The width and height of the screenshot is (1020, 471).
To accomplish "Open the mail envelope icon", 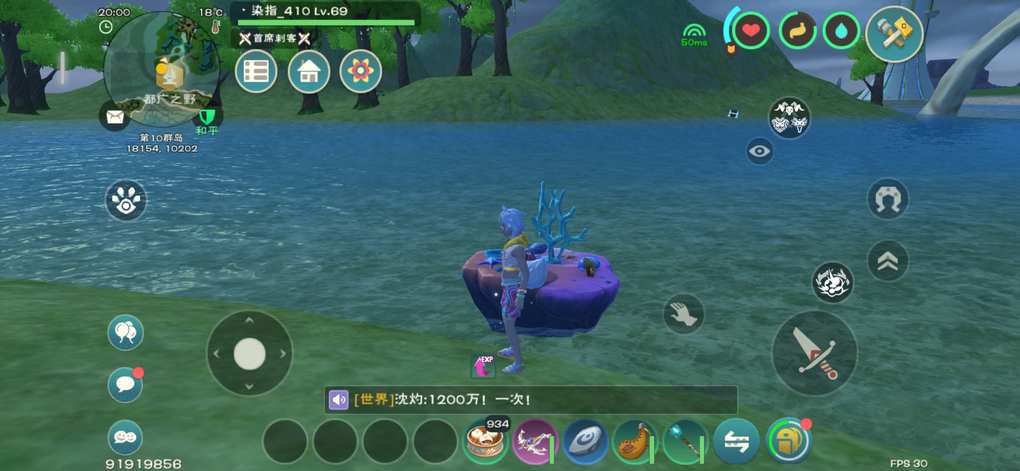I will (x=115, y=117).
